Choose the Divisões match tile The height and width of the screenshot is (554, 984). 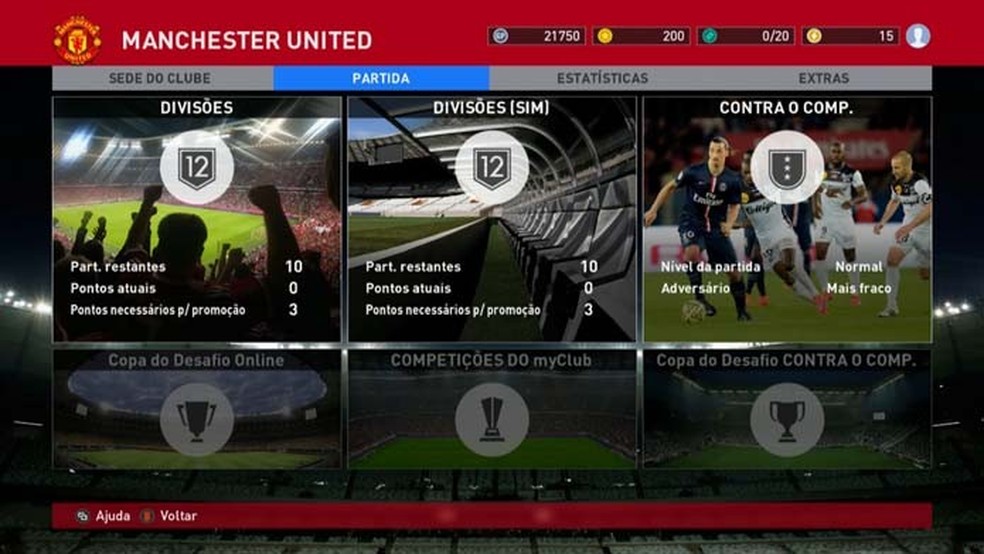[x=197, y=220]
